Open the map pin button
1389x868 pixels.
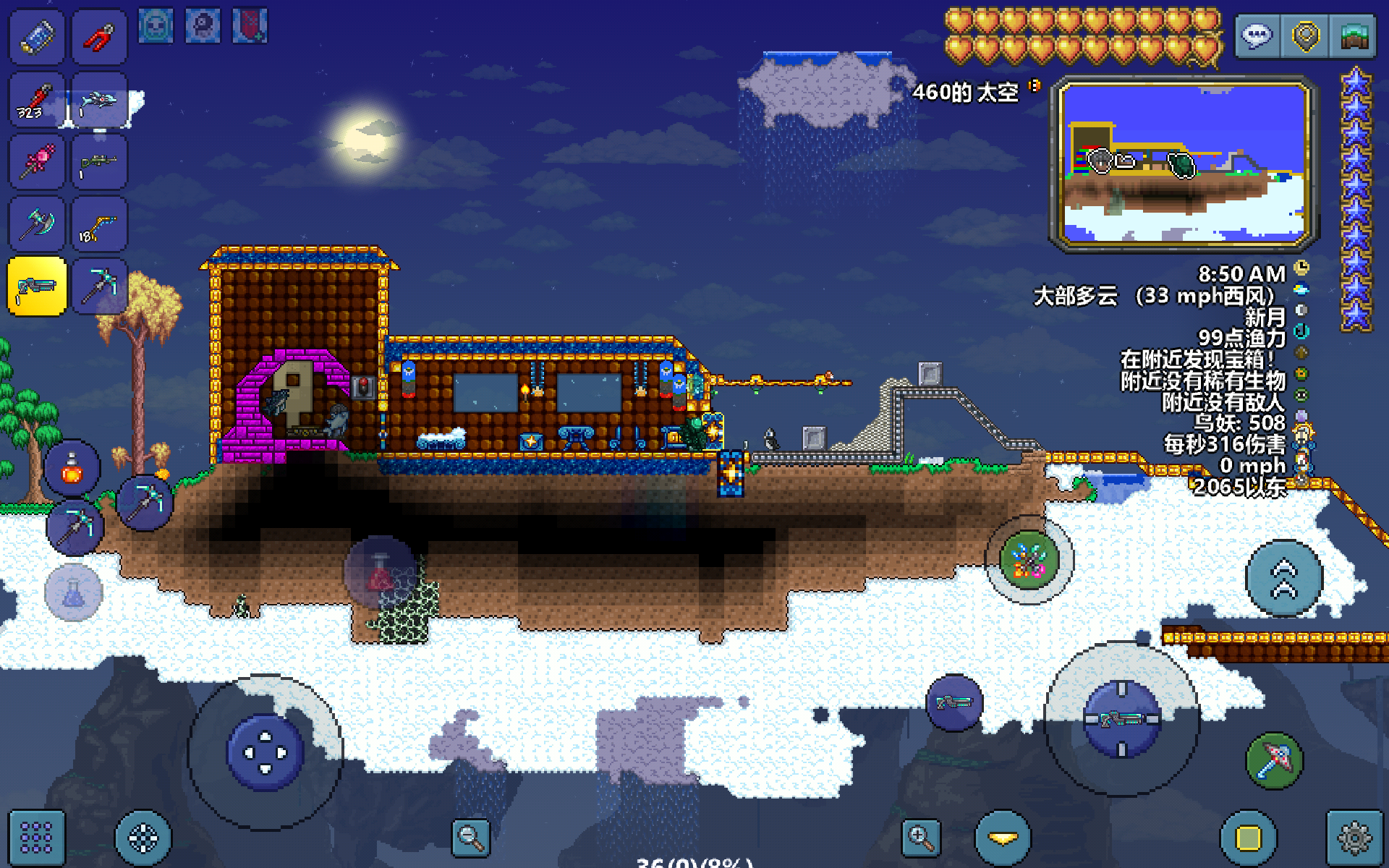click(1305, 36)
